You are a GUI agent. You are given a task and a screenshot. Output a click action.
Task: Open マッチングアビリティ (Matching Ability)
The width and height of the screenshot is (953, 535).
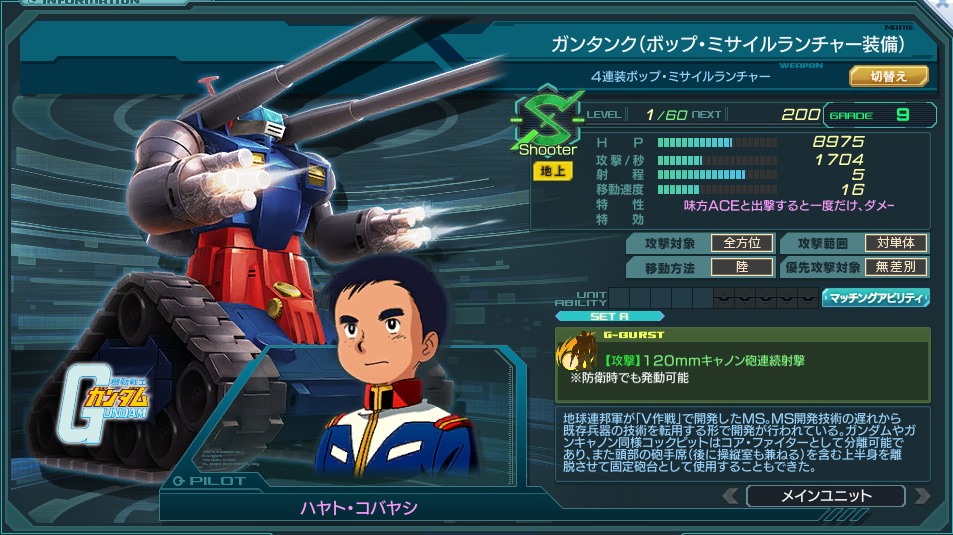pyautogui.click(x=875, y=297)
